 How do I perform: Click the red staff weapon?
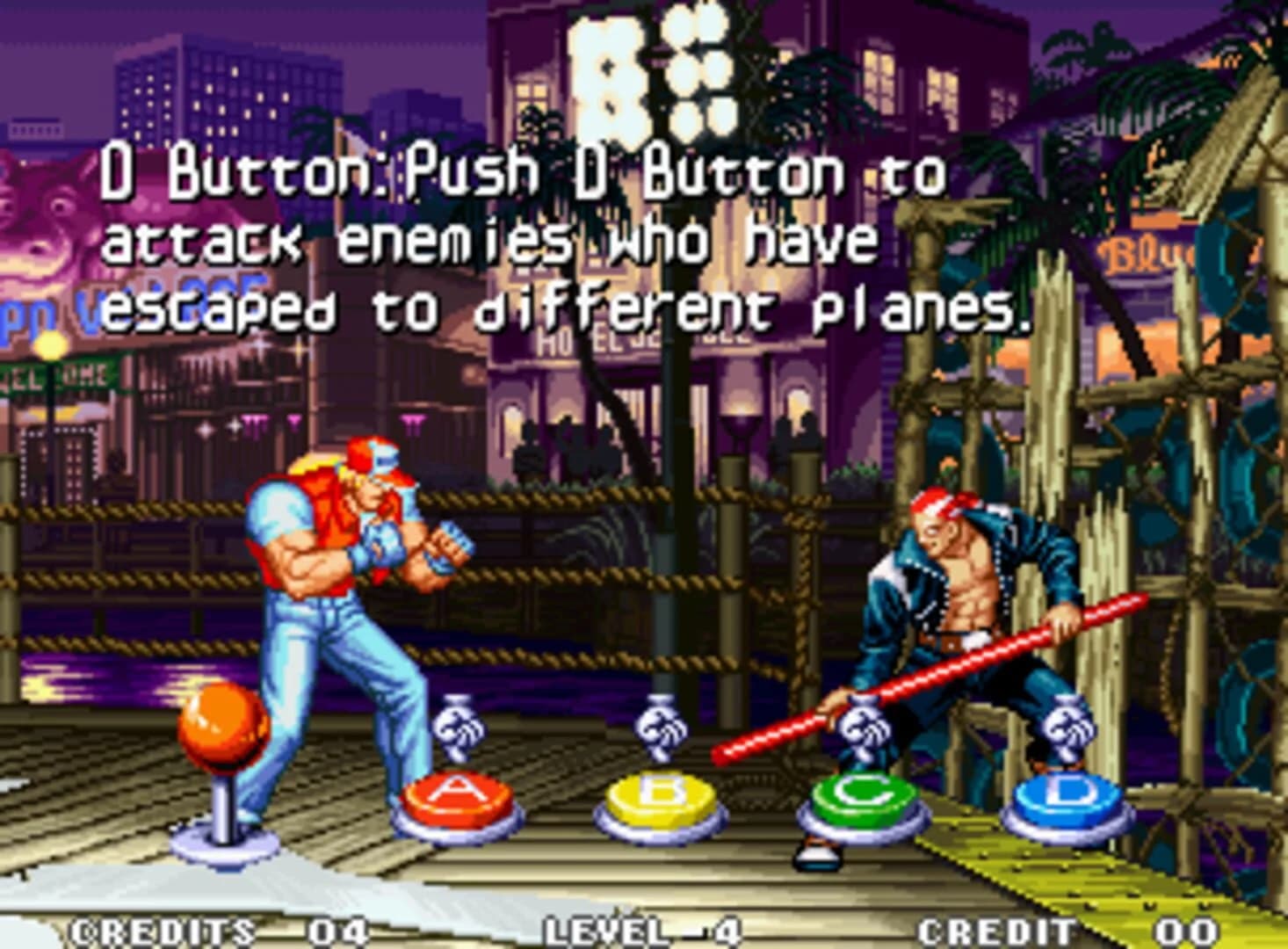pos(931,677)
